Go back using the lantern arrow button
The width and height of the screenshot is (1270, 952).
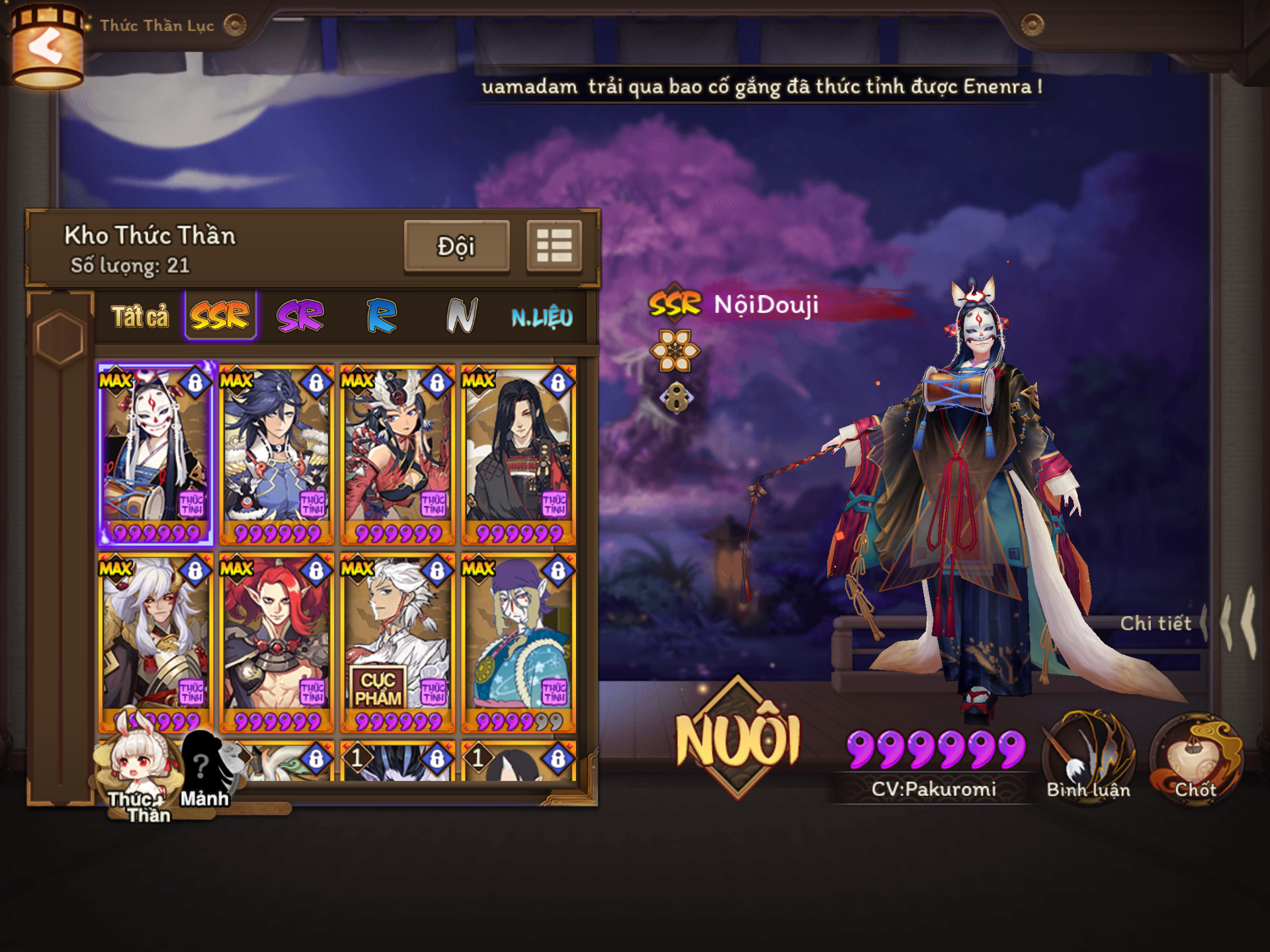click(x=46, y=48)
